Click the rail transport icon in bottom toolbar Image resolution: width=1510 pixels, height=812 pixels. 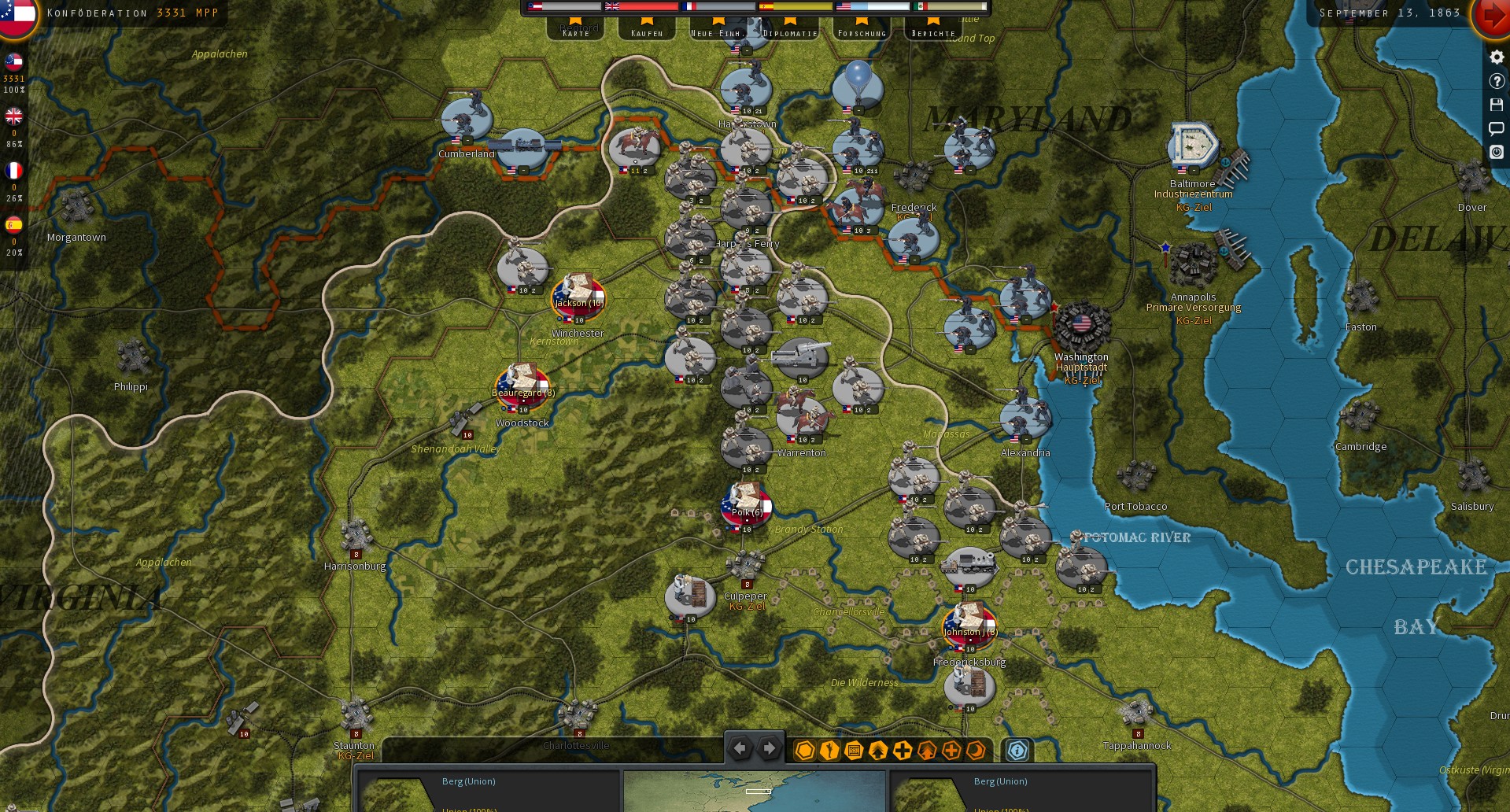click(x=853, y=750)
